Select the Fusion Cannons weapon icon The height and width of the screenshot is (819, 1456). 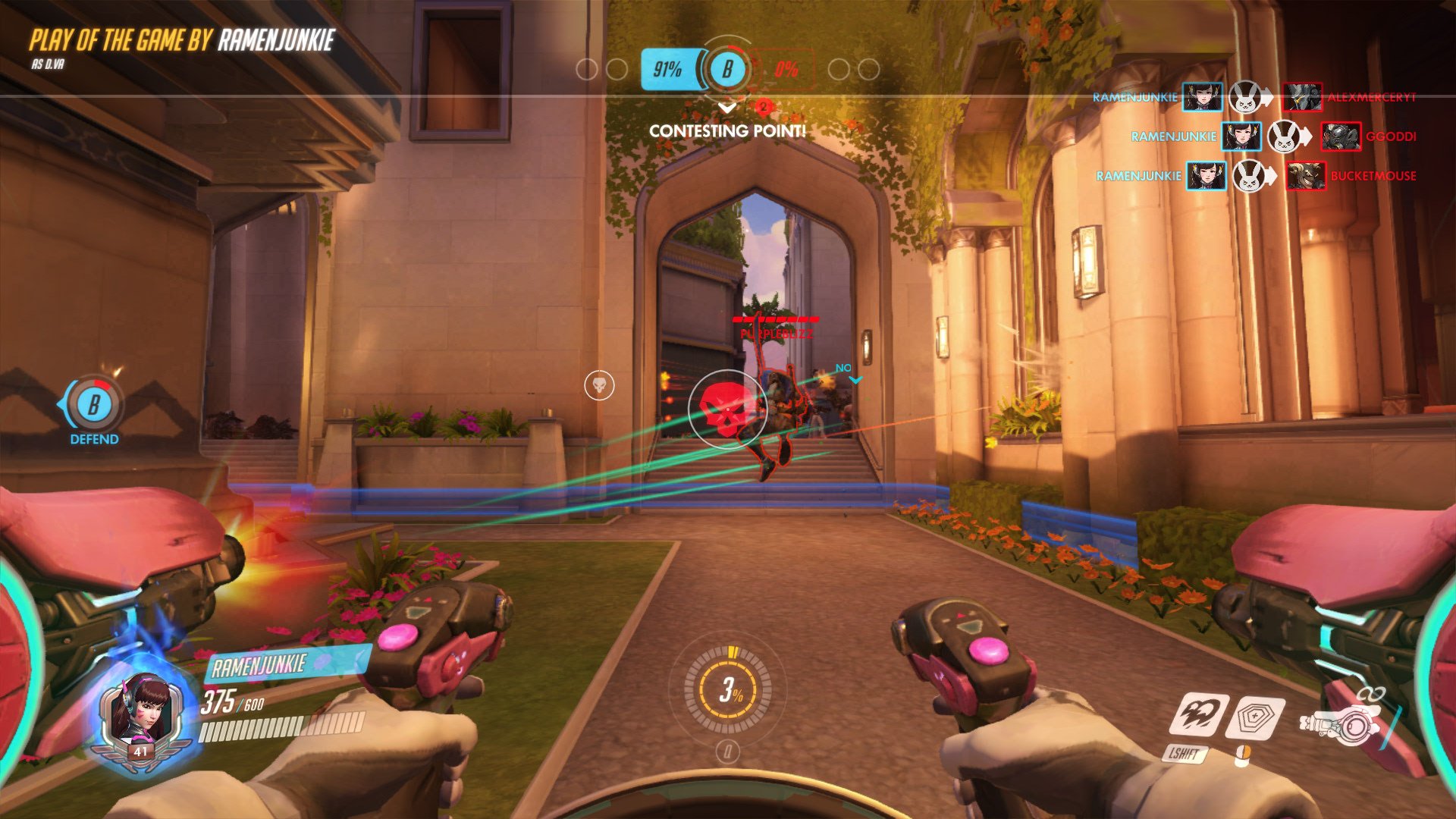tap(1340, 722)
